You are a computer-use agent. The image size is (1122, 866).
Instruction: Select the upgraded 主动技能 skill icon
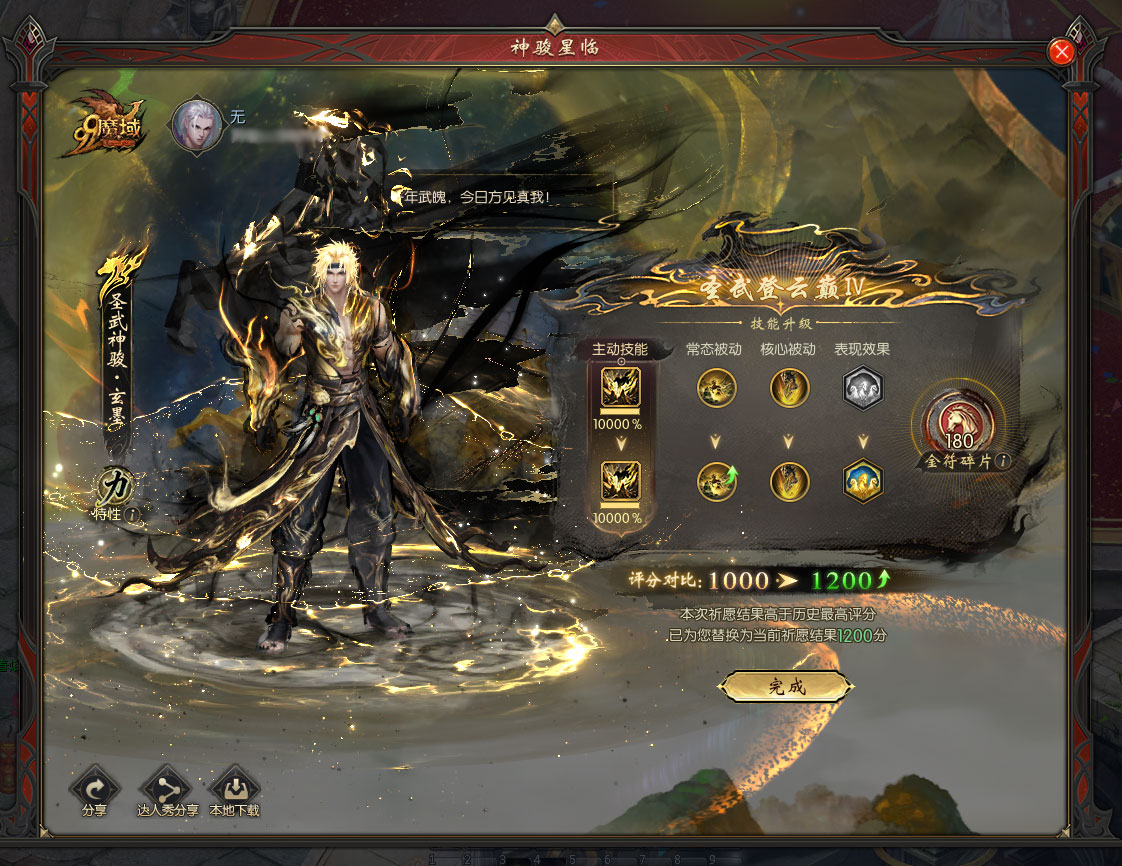(x=620, y=481)
